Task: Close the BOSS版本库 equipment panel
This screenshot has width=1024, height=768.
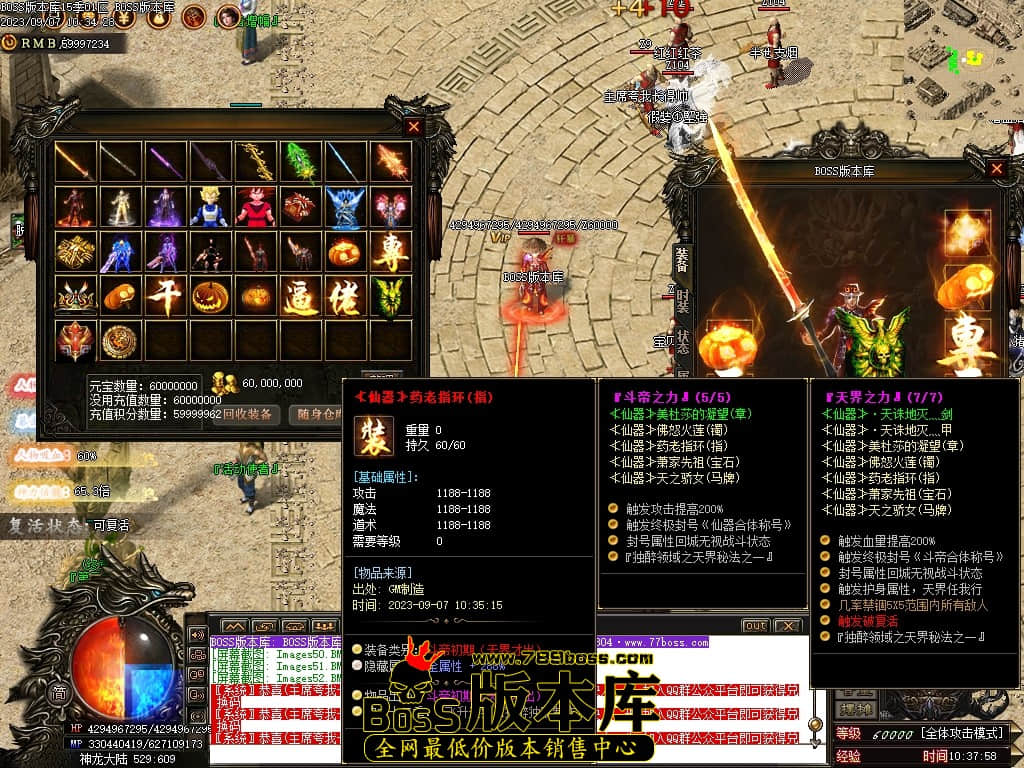Action: pyautogui.click(x=996, y=169)
